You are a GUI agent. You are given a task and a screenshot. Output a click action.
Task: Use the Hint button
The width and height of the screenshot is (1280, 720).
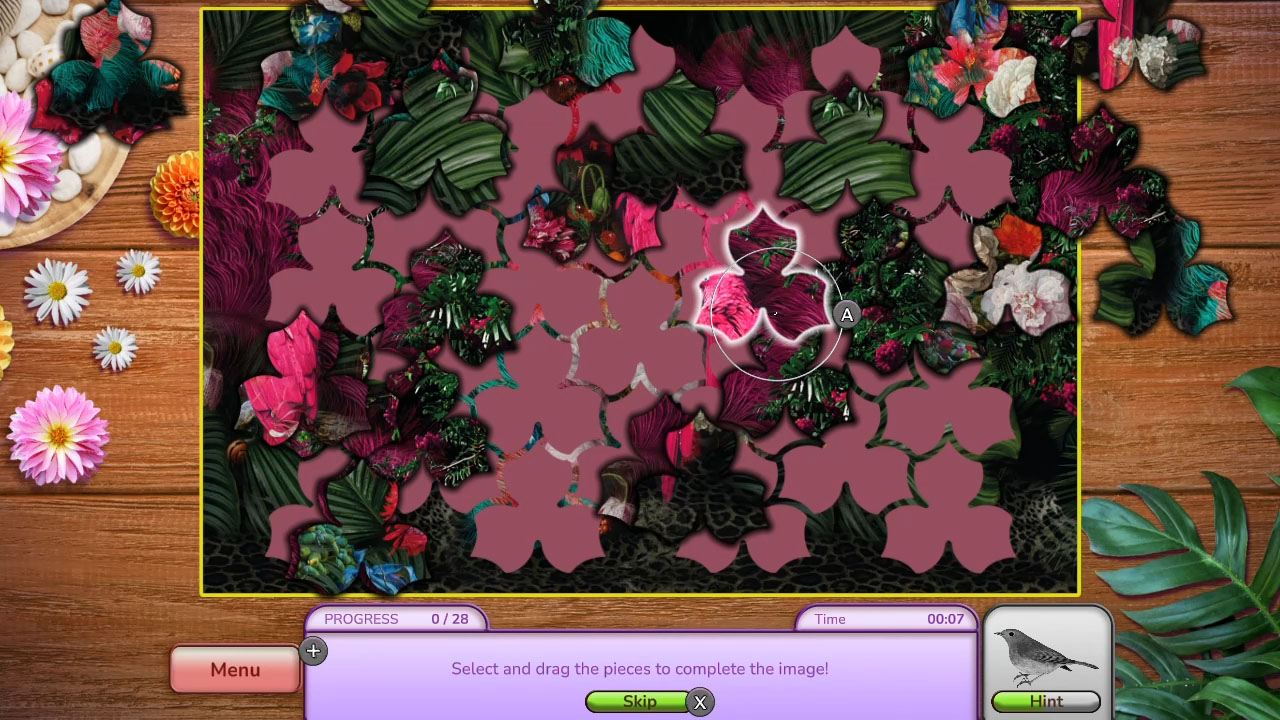click(x=1046, y=701)
